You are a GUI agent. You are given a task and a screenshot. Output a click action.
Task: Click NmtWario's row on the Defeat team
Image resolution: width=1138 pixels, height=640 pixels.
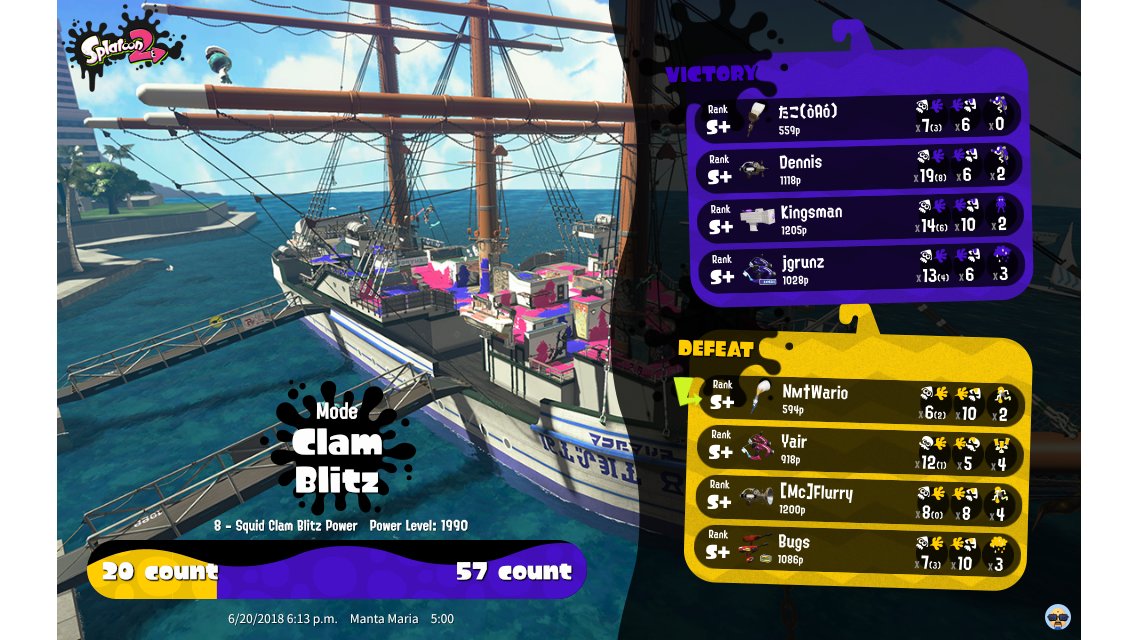860,399
